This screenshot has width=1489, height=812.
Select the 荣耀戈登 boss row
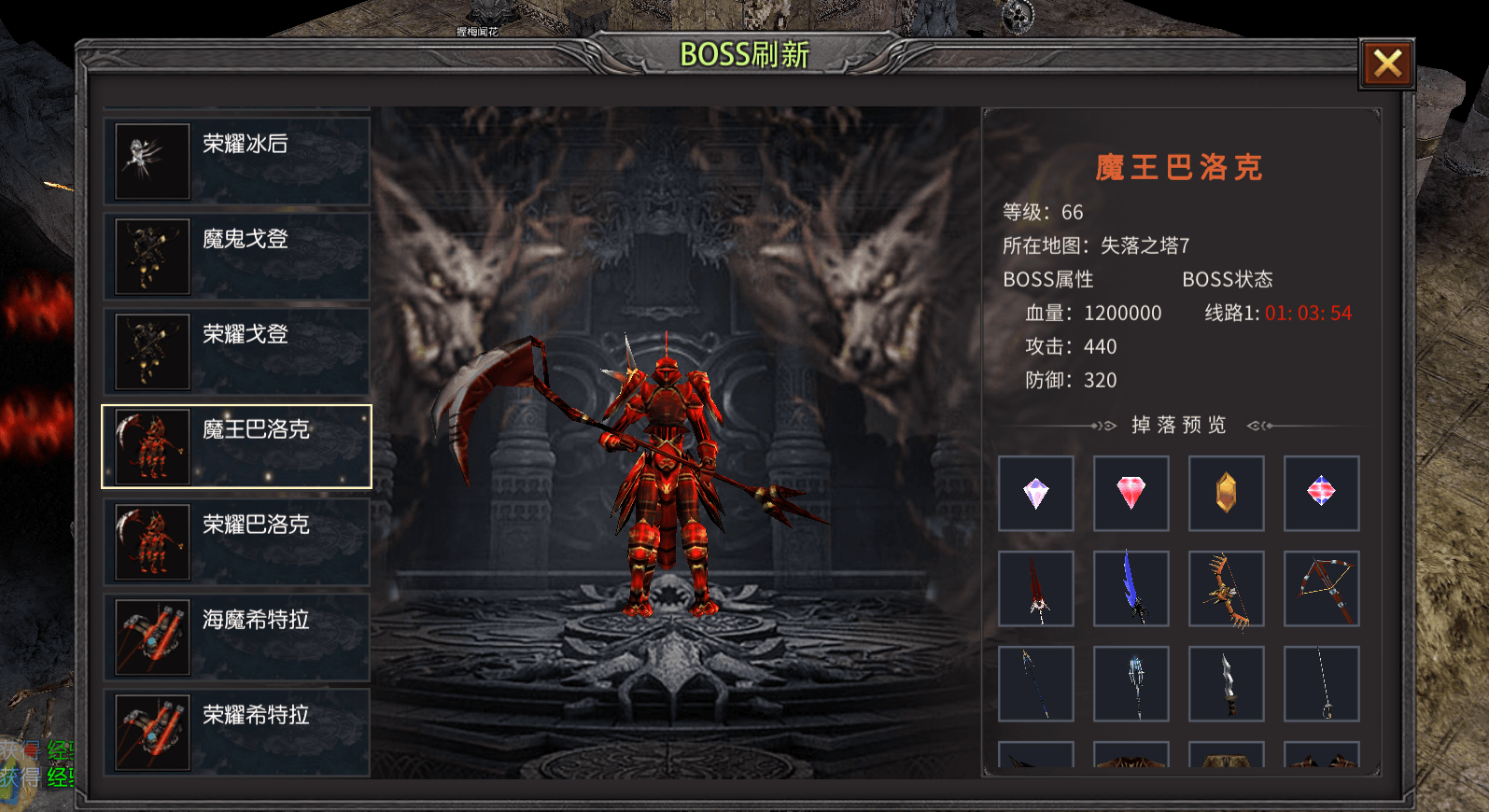point(237,351)
